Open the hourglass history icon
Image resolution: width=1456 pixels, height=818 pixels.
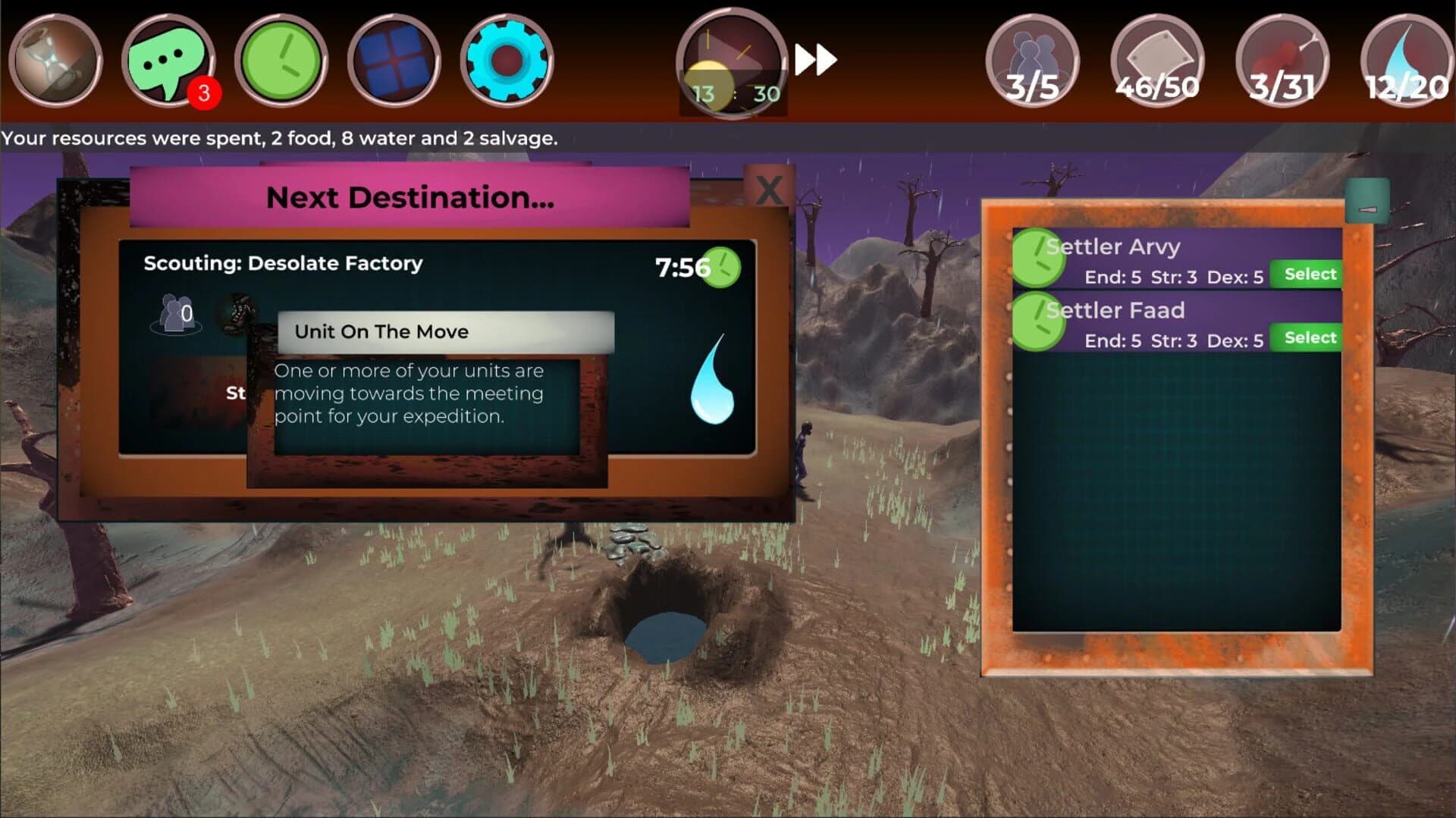click(55, 62)
